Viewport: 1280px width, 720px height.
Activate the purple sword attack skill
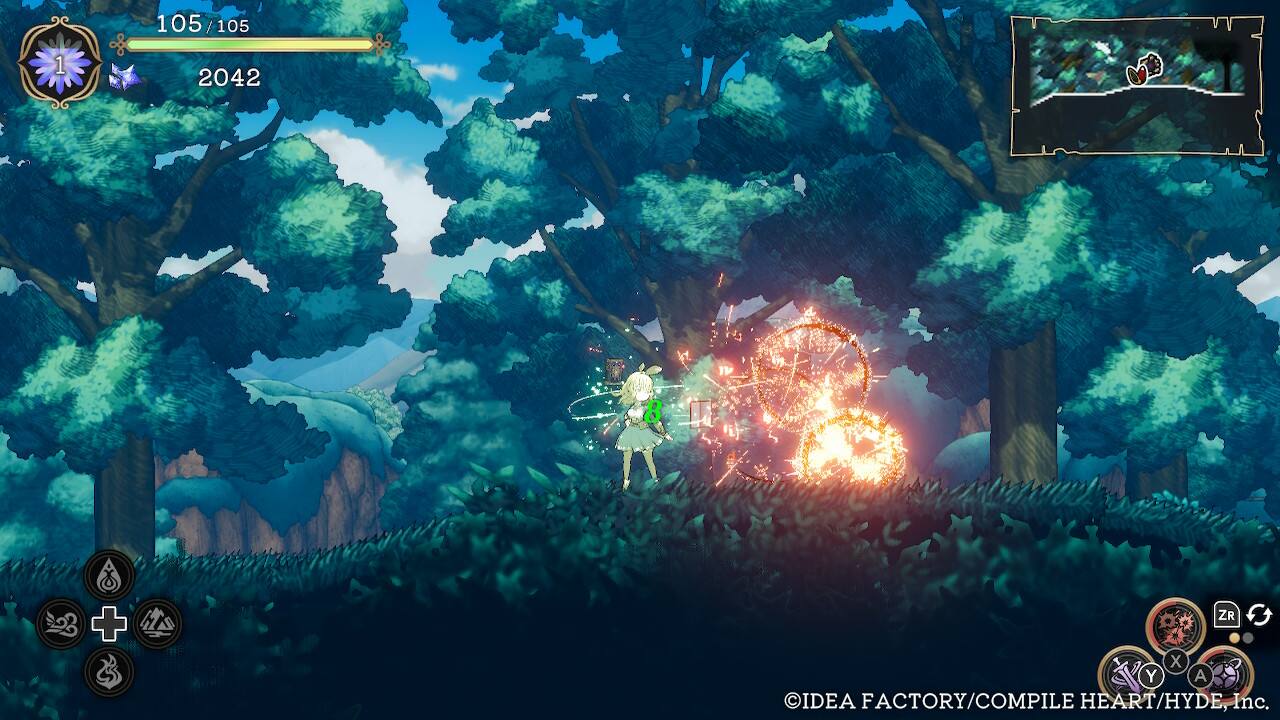click(x=1125, y=672)
